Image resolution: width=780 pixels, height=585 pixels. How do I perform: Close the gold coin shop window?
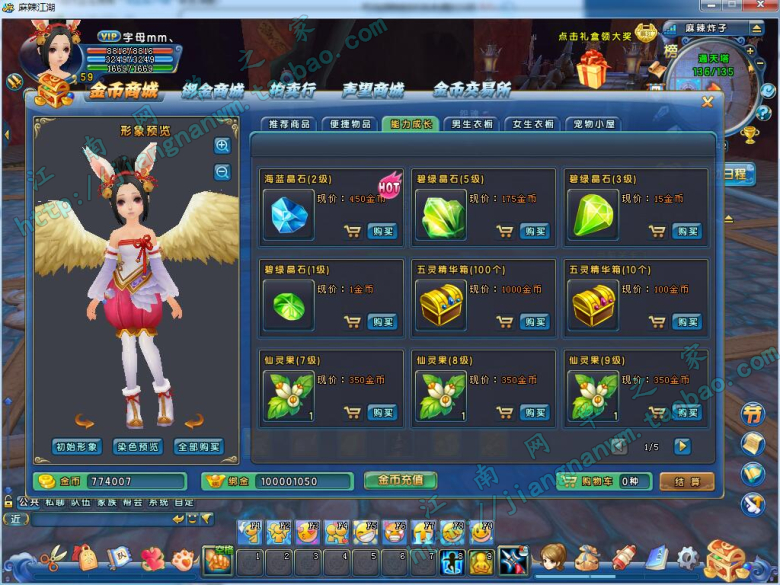point(708,101)
